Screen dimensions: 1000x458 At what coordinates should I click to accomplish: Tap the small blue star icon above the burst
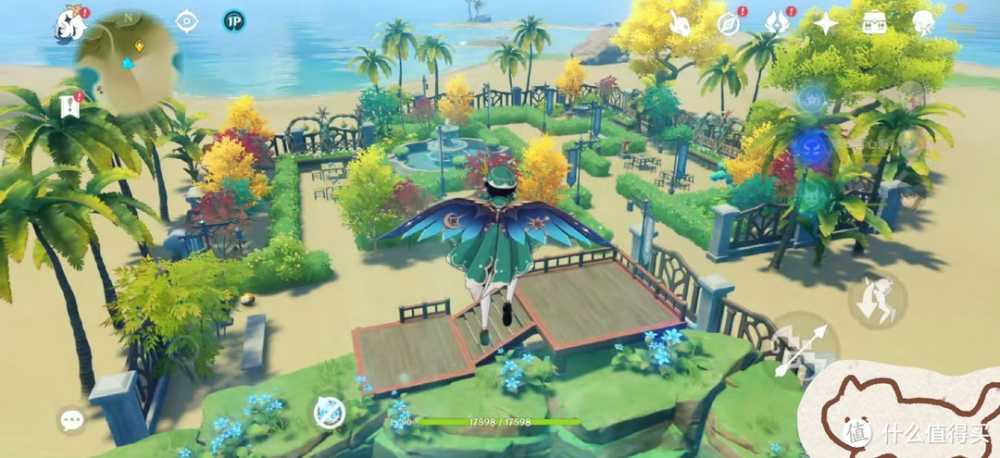810,98
